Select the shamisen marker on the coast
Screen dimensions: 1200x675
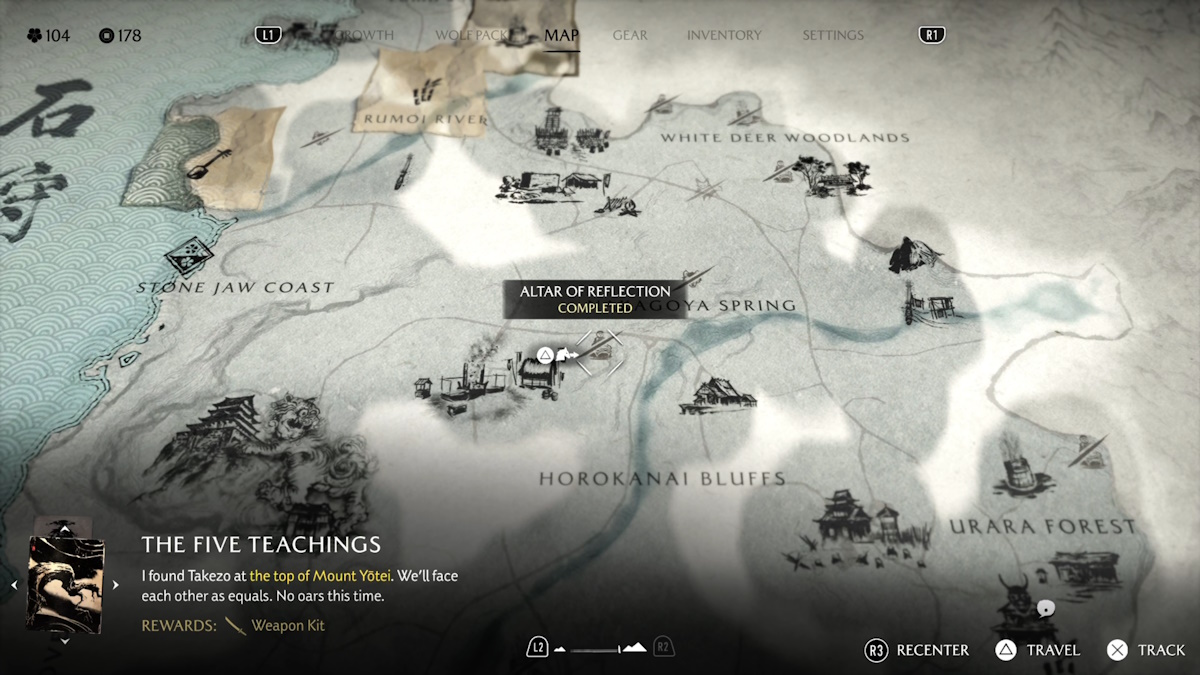208,158
